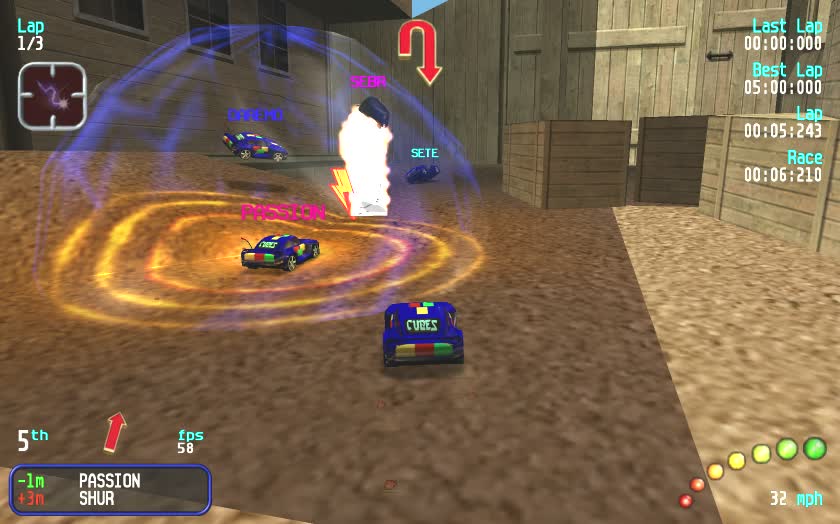This screenshot has width=840, height=524.
Task: Select the PASSION row in the gap panel
Action: click(x=110, y=481)
